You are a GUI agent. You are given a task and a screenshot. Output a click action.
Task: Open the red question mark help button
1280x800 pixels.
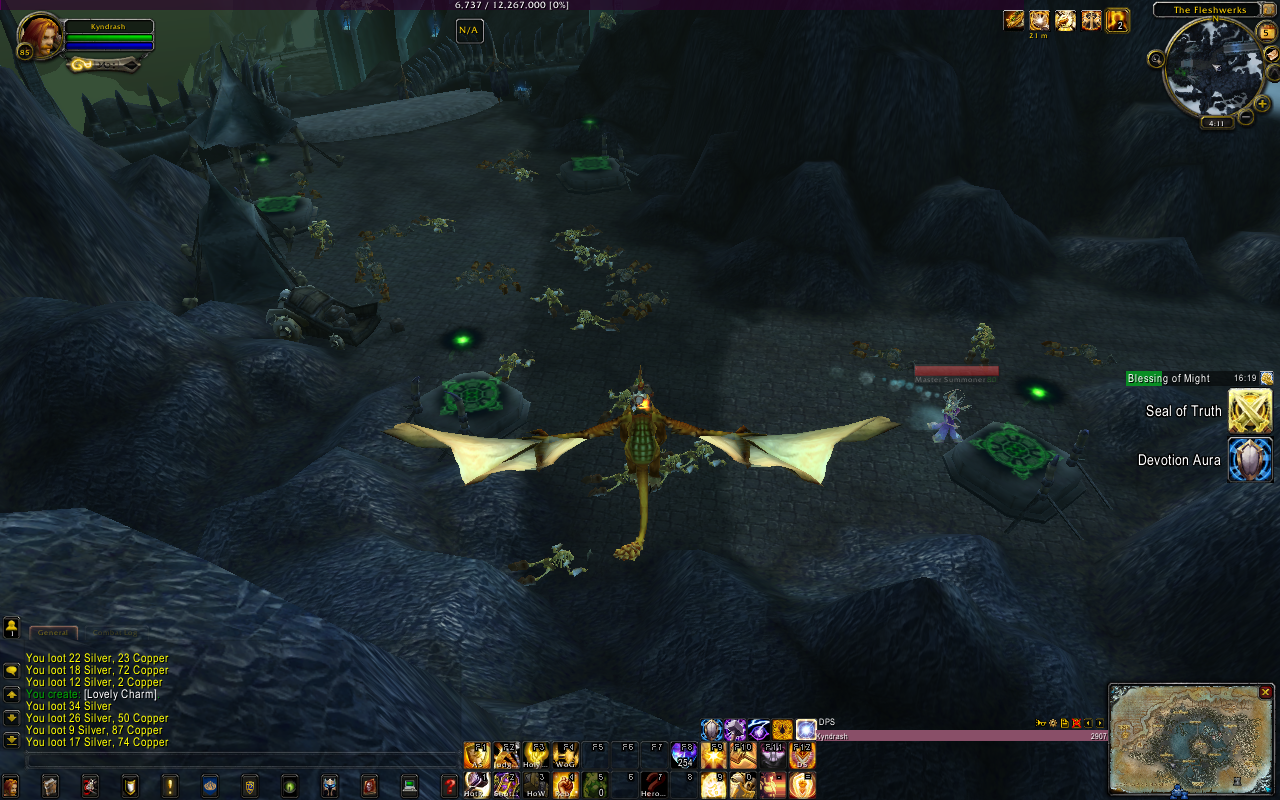click(x=450, y=786)
